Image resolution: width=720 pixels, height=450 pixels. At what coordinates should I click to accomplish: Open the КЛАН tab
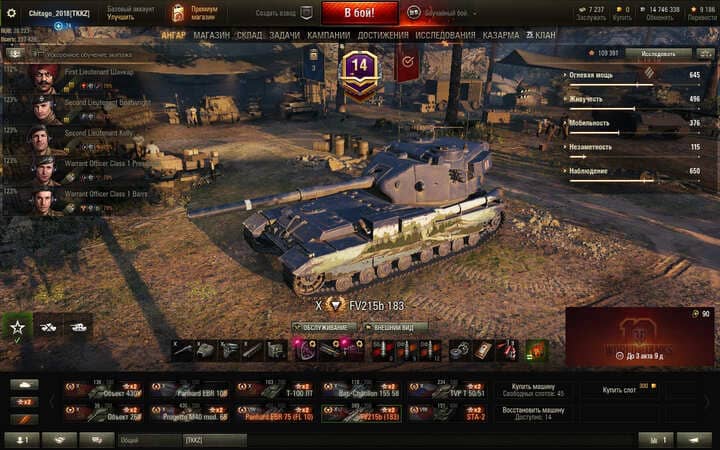pyautogui.click(x=543, y=35)
